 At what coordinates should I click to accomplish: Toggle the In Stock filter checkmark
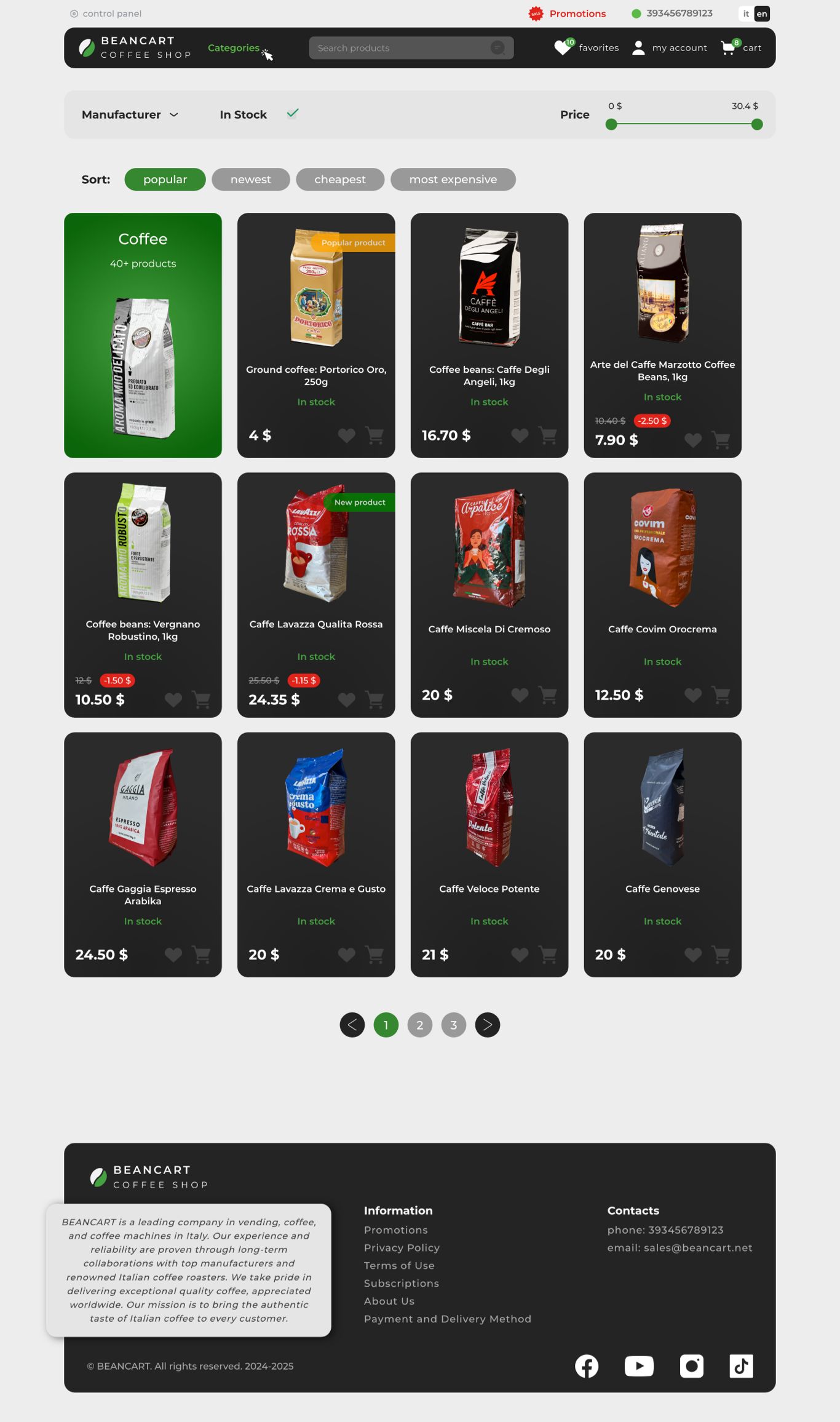click(293, 113)
